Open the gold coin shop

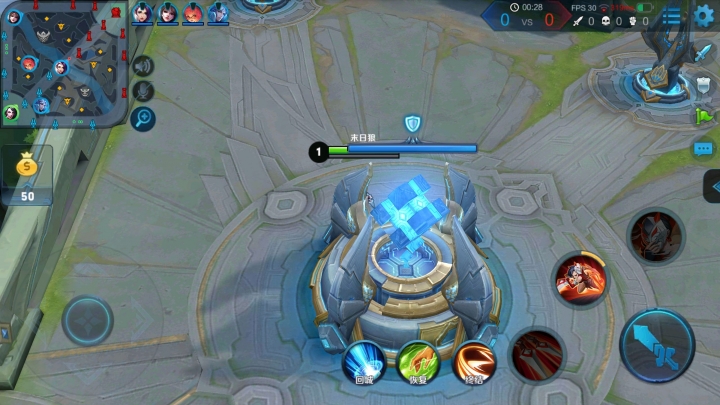click(27, 174)
